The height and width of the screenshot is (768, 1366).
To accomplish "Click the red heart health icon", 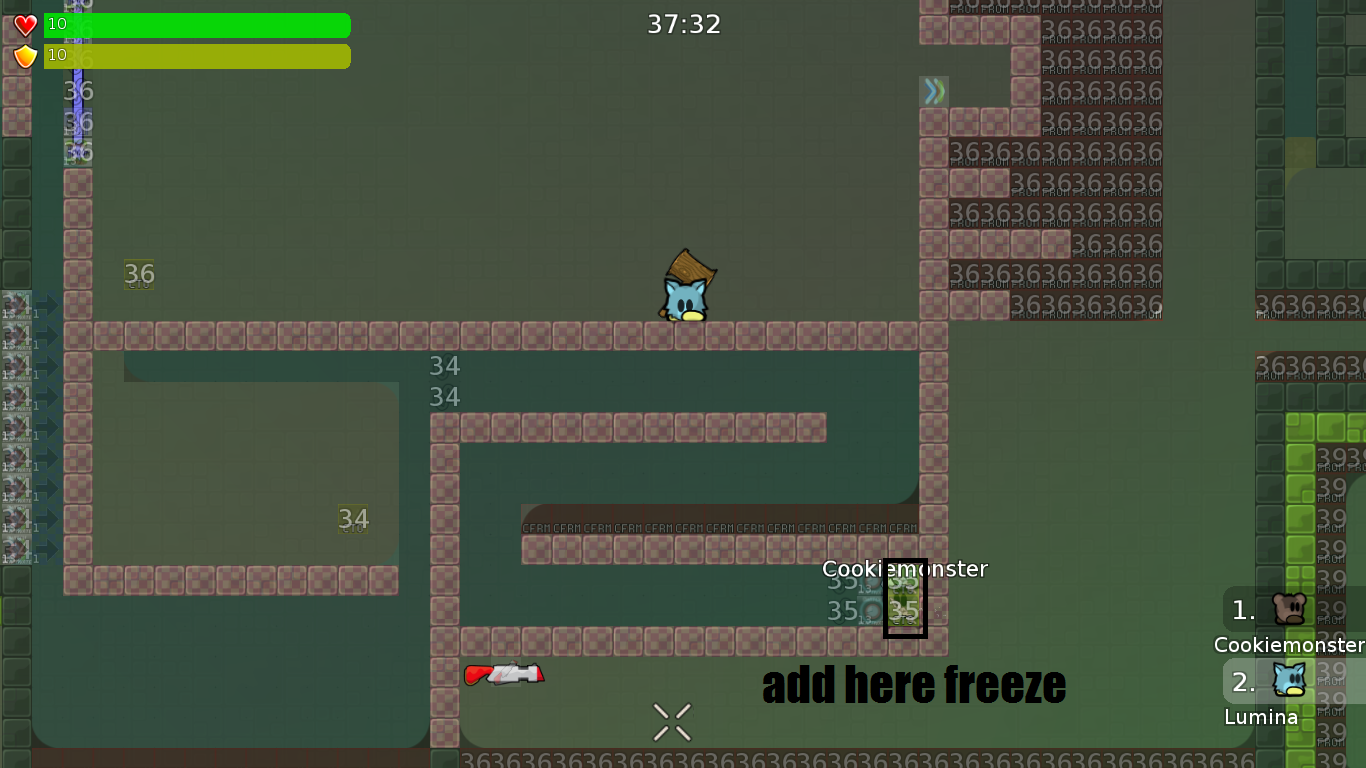I will 25,24.
